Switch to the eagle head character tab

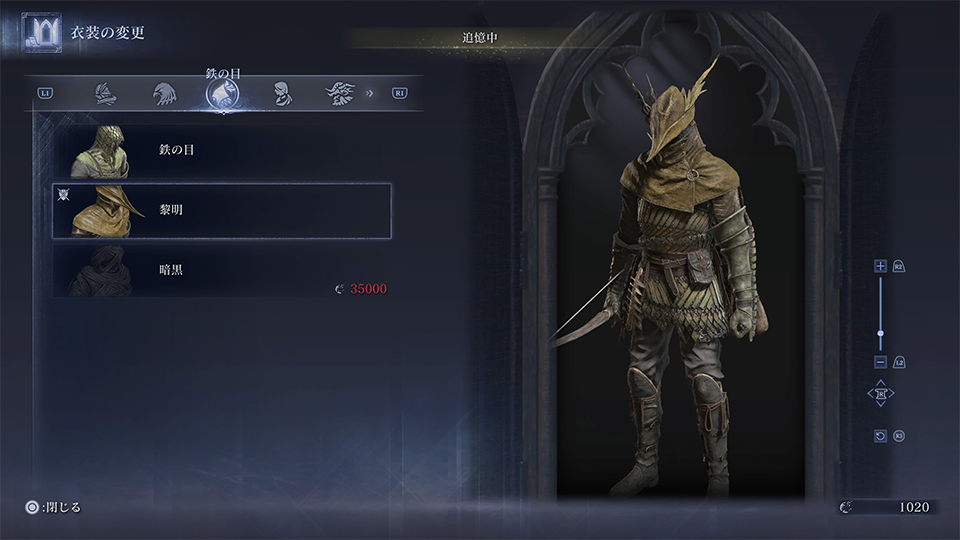164,94
